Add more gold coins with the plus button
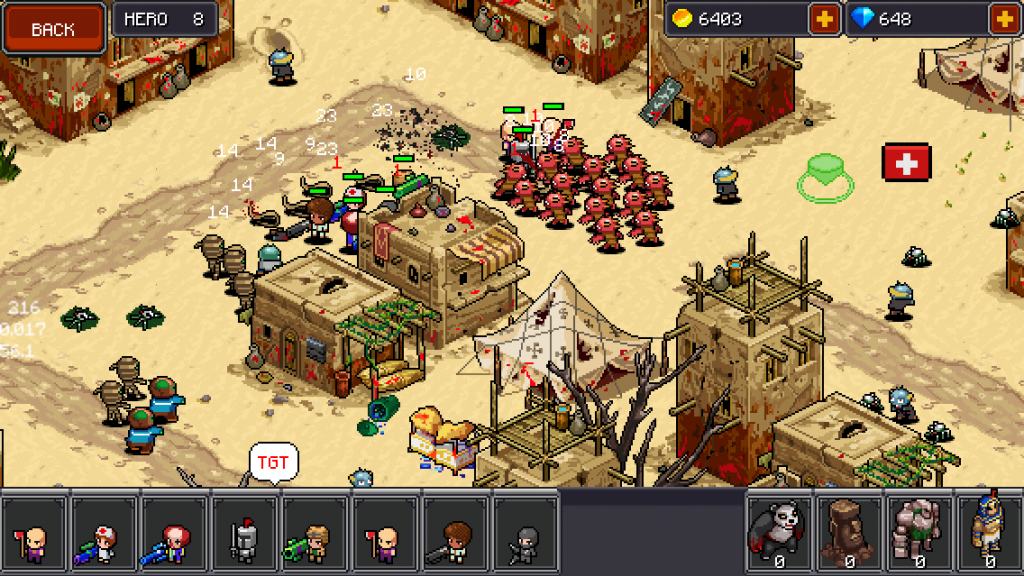The width and height of the screenshot is (1024, 576). pos(824,19)
